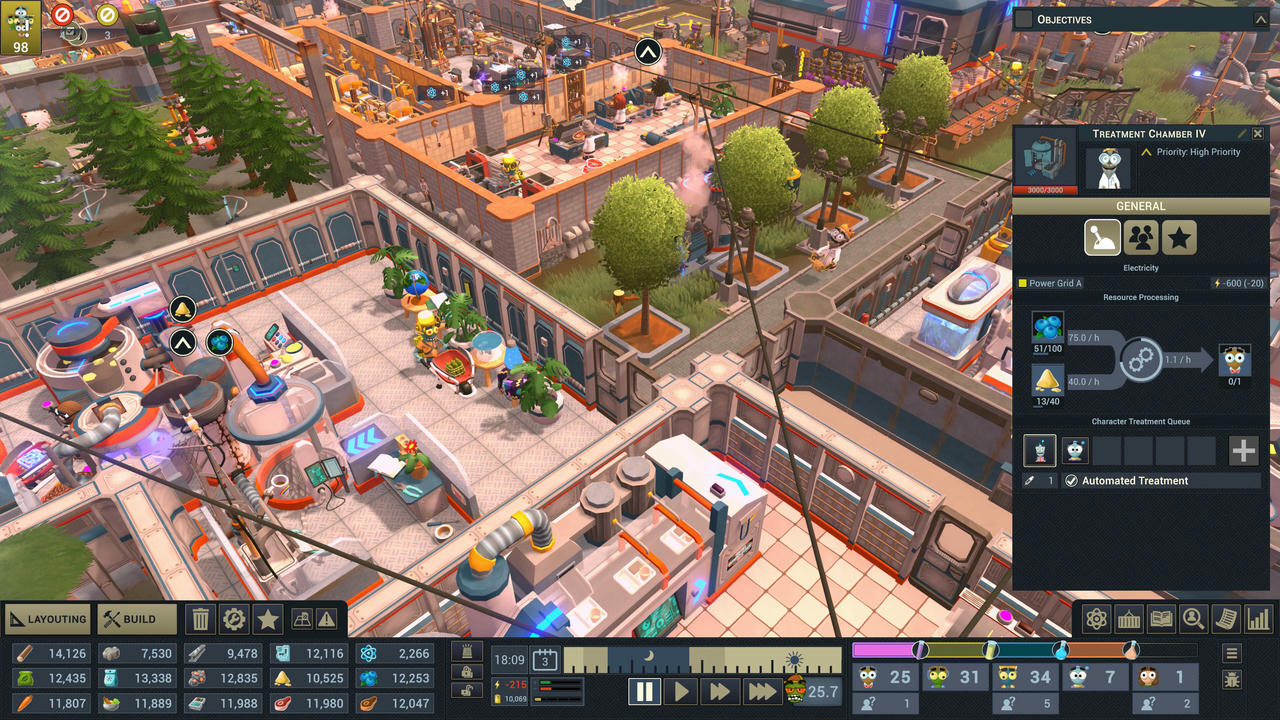Set game speed to normal play
This screenshot has height=720, width=1280.
pyautogui.click(x=681, y=691)
